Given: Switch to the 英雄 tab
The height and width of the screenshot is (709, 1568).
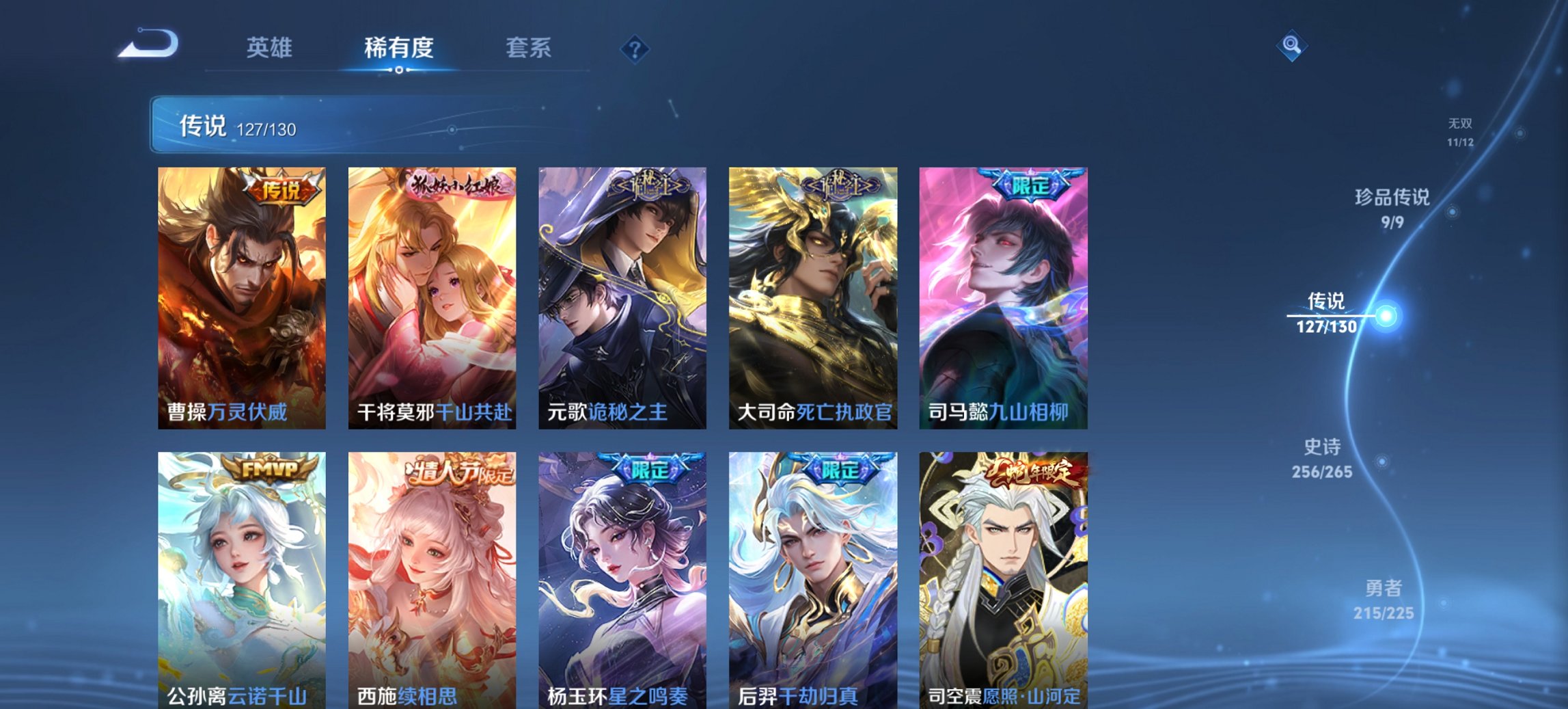Looking at the screenshot, I should (x=271, y=48).
